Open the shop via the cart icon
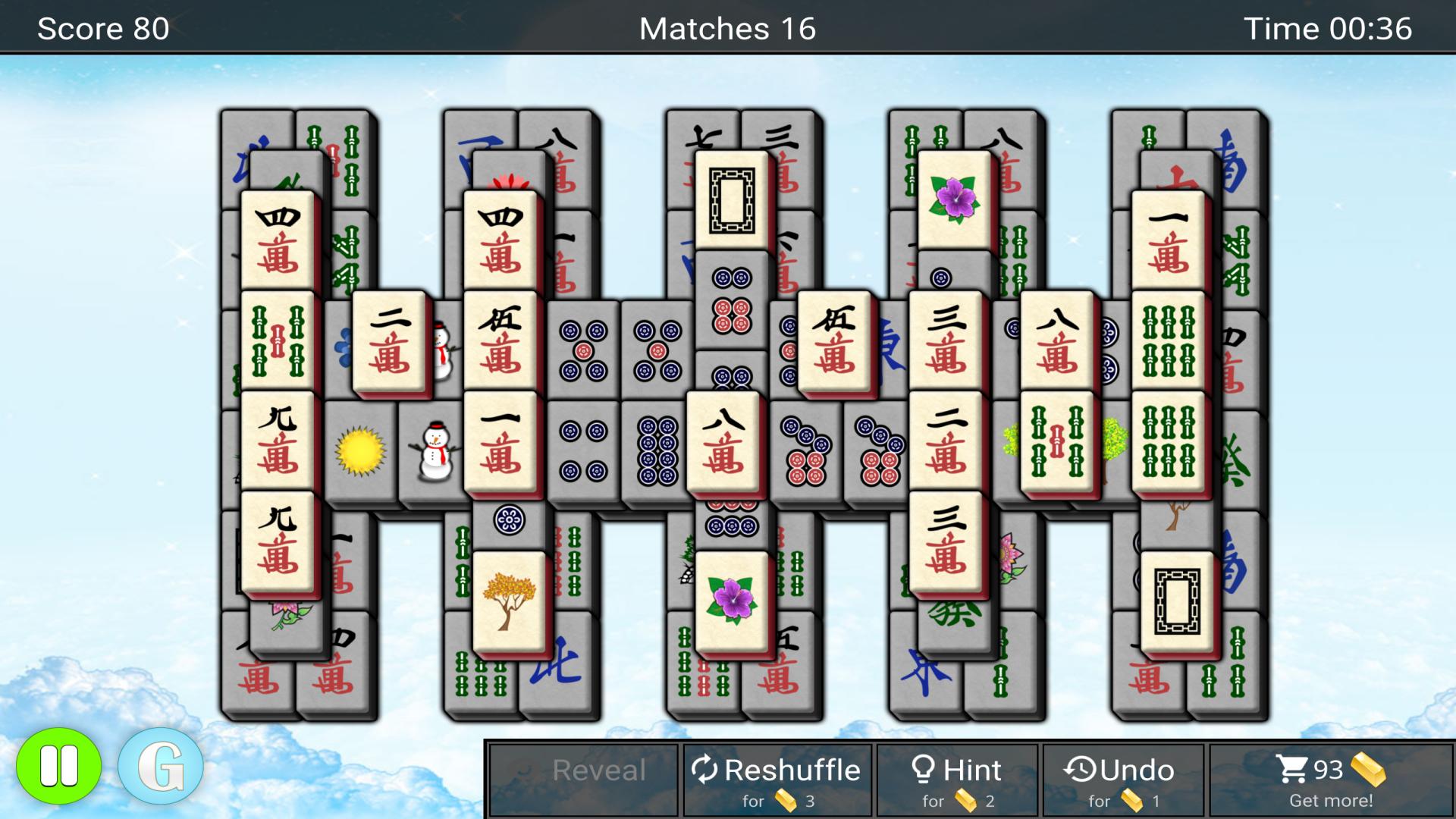The image size is (1456, 819). click(x=1294, y=767)
